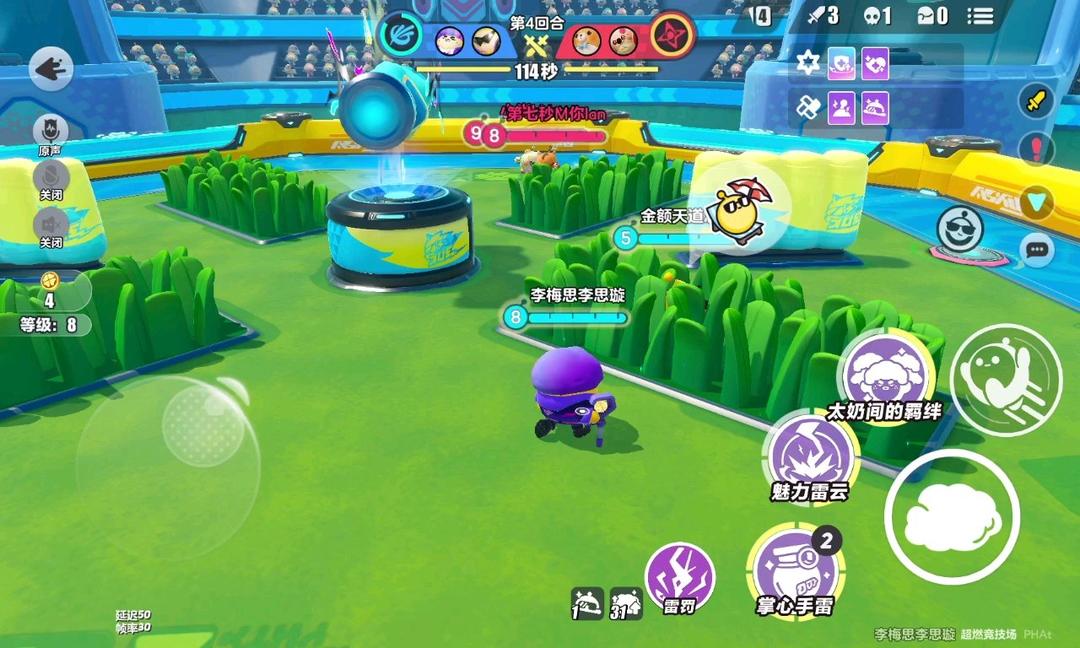Viewport: 1080px width, 648px height.
Task: Open the chat speech bubble
Action: pyautogui.click(x=1037, y=249)
